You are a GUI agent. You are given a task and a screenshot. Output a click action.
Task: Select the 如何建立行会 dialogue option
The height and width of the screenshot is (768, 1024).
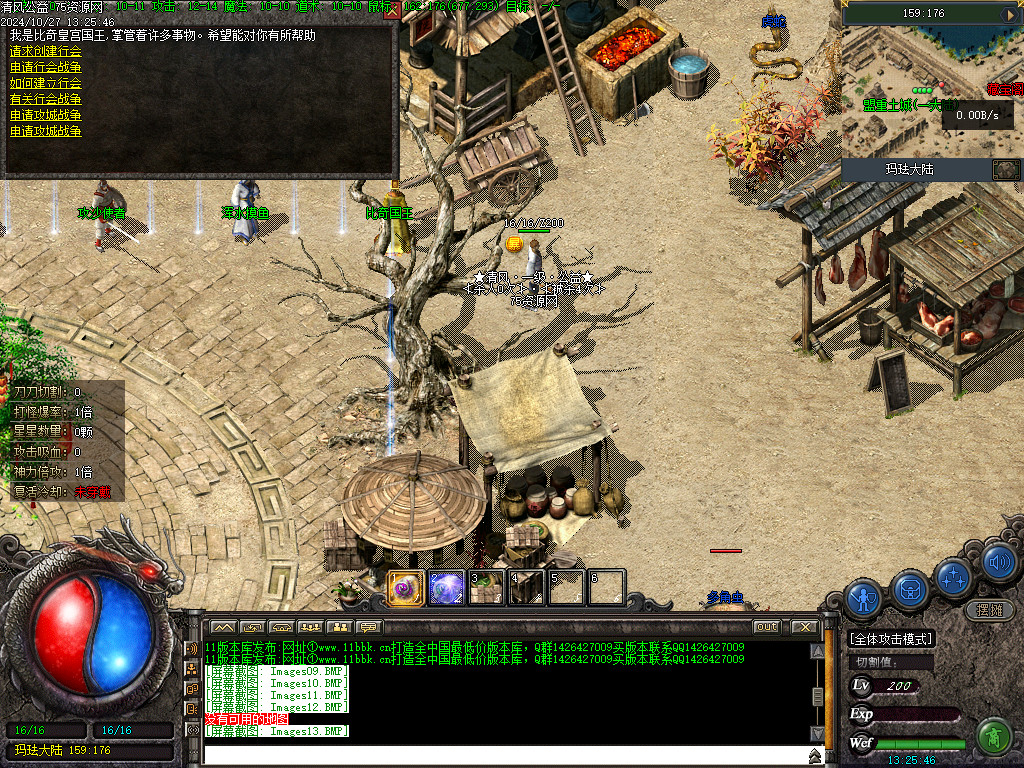click(46, 83)
